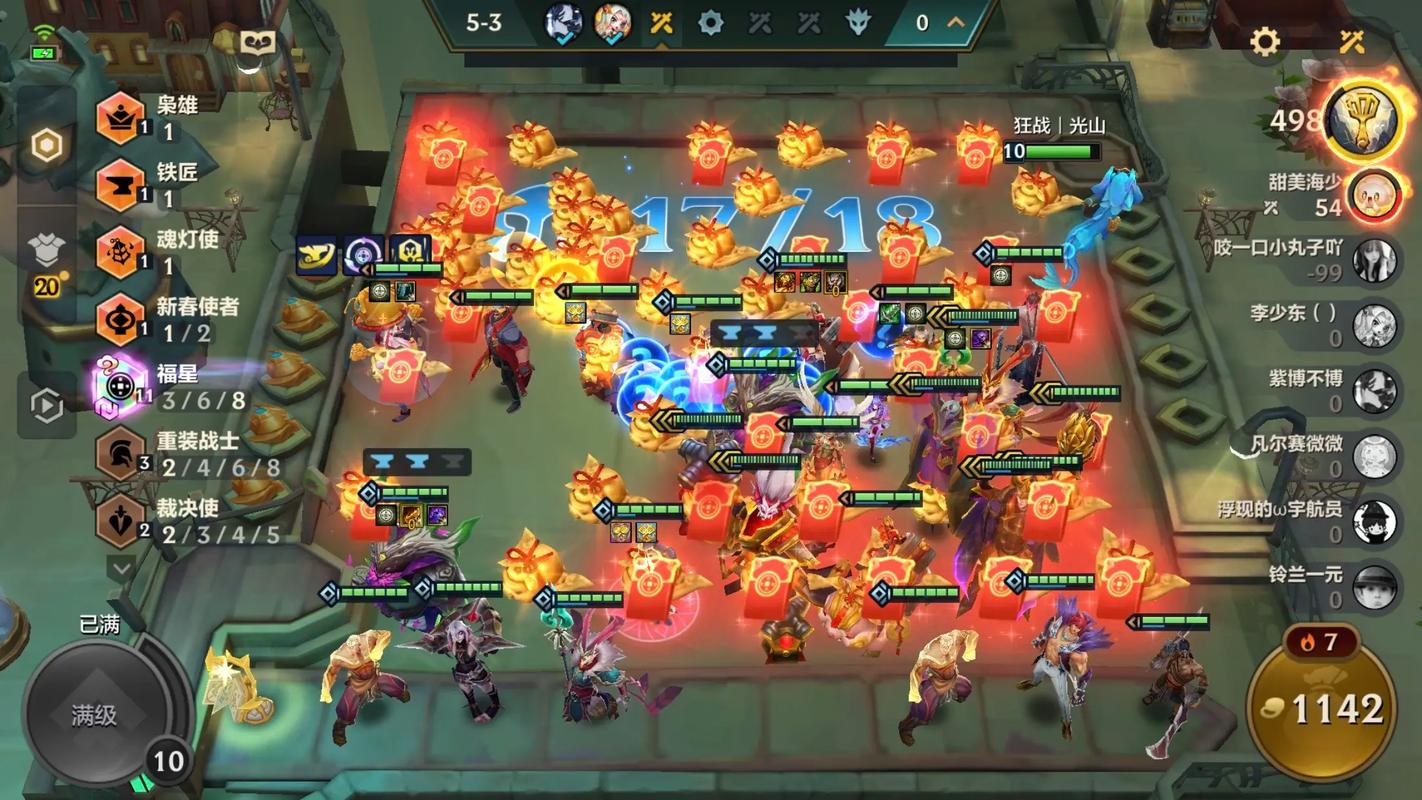This screenshot has height=800, width=1422.
Task: Open the hexagon augments panel
Action: click(47, 146)
